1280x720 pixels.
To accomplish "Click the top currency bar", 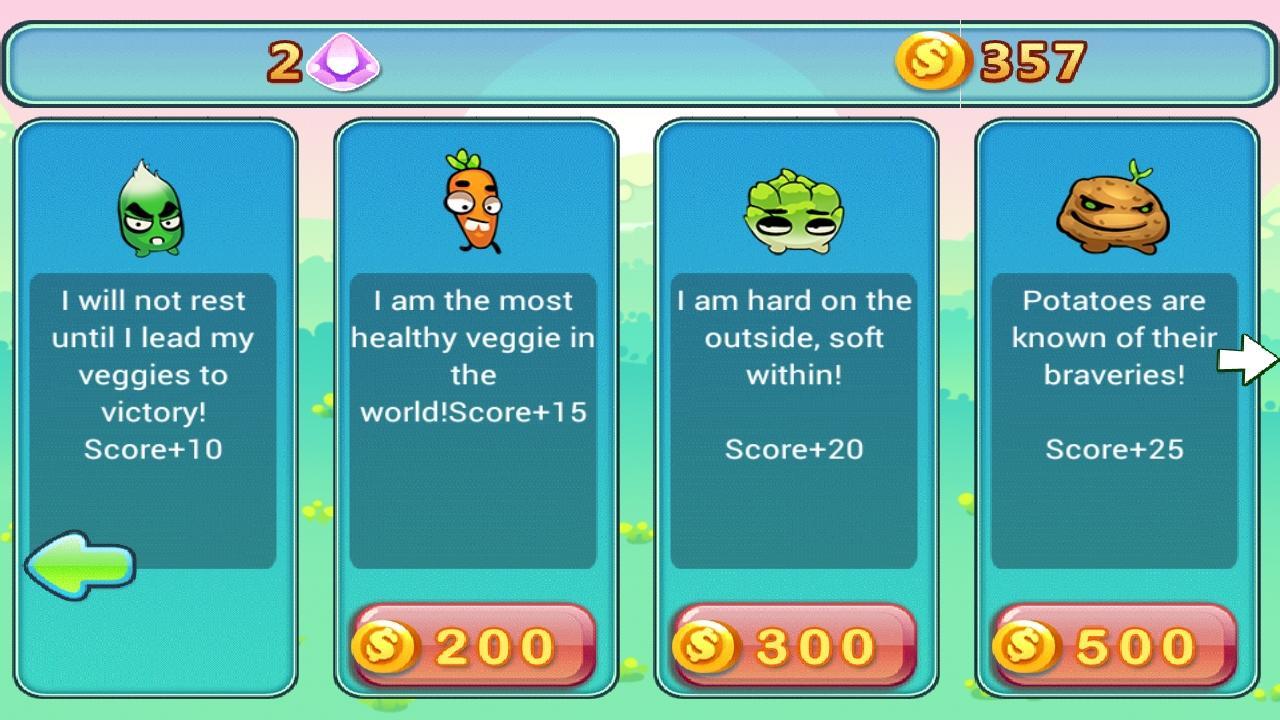I will pyautogui.click(x=640, y=62).
